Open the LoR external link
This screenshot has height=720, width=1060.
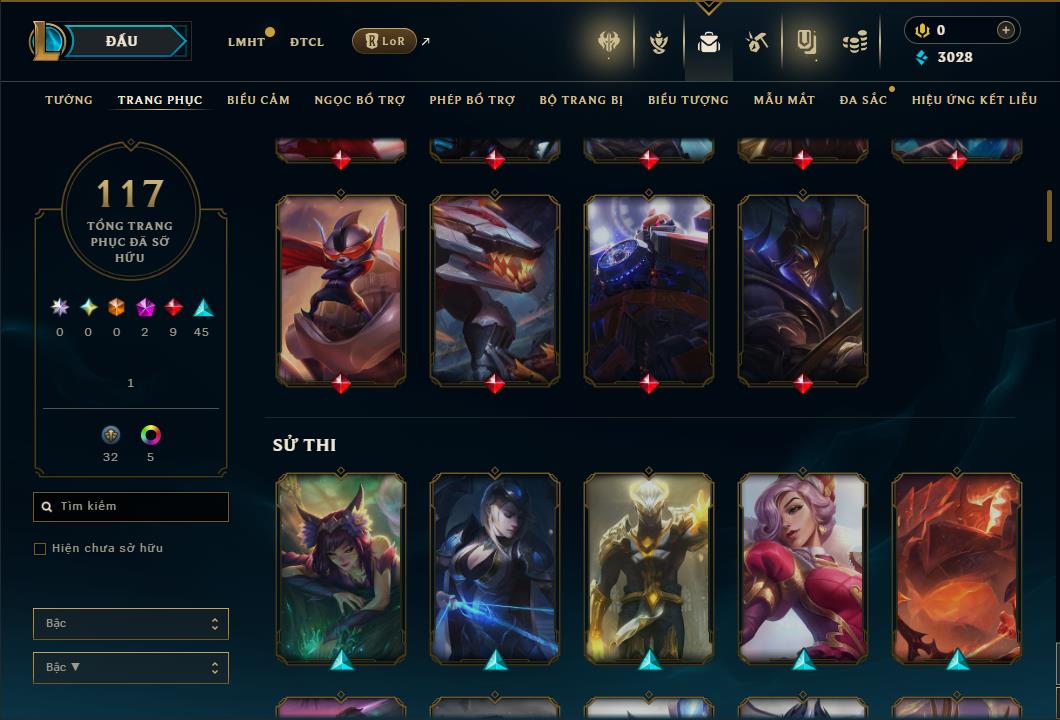385,41
